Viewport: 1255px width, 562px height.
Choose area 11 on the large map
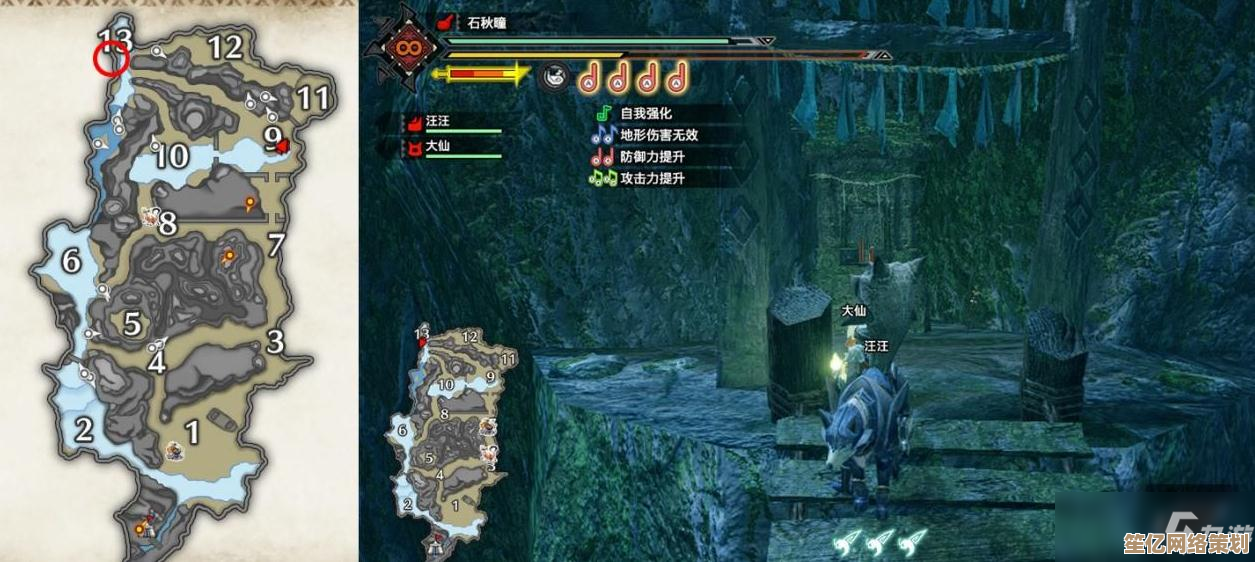pos(313,97)
